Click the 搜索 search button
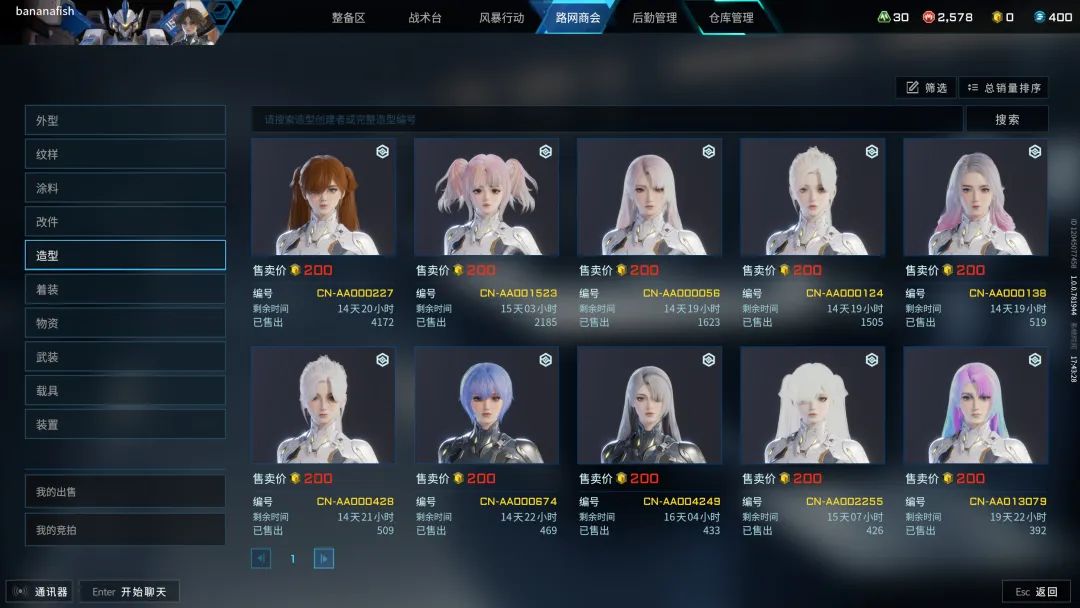The width and height of the screenshot is (1080, 608). point(1007,120)
